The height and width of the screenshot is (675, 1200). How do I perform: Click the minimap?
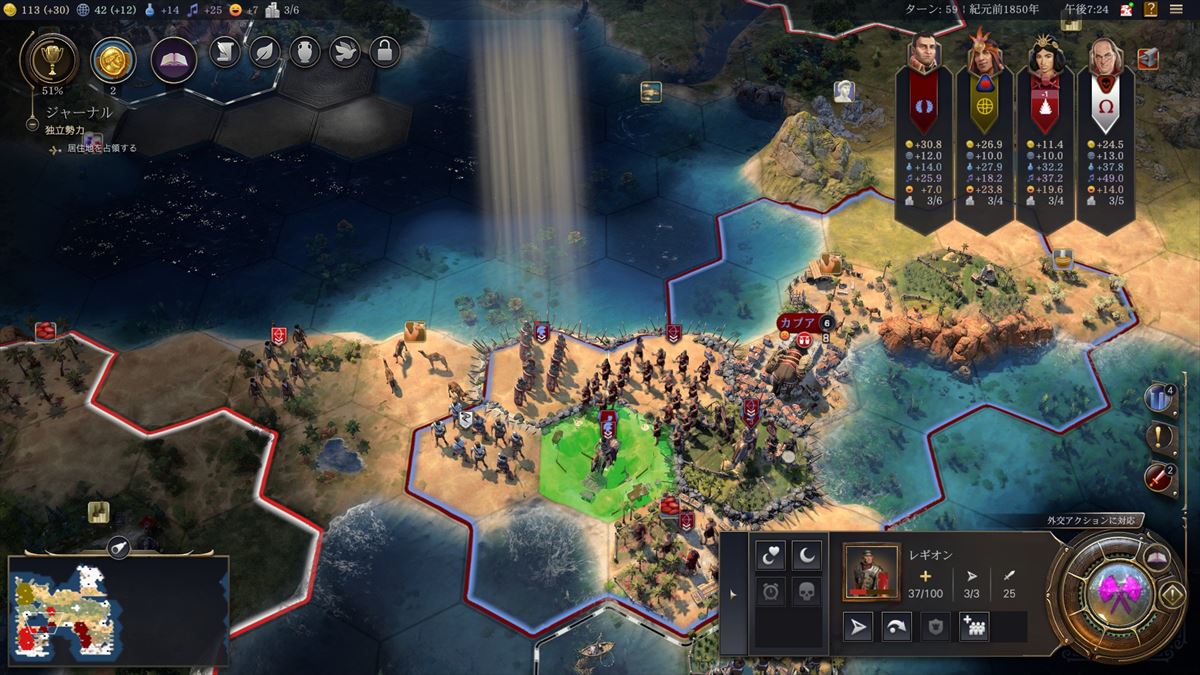118,611
